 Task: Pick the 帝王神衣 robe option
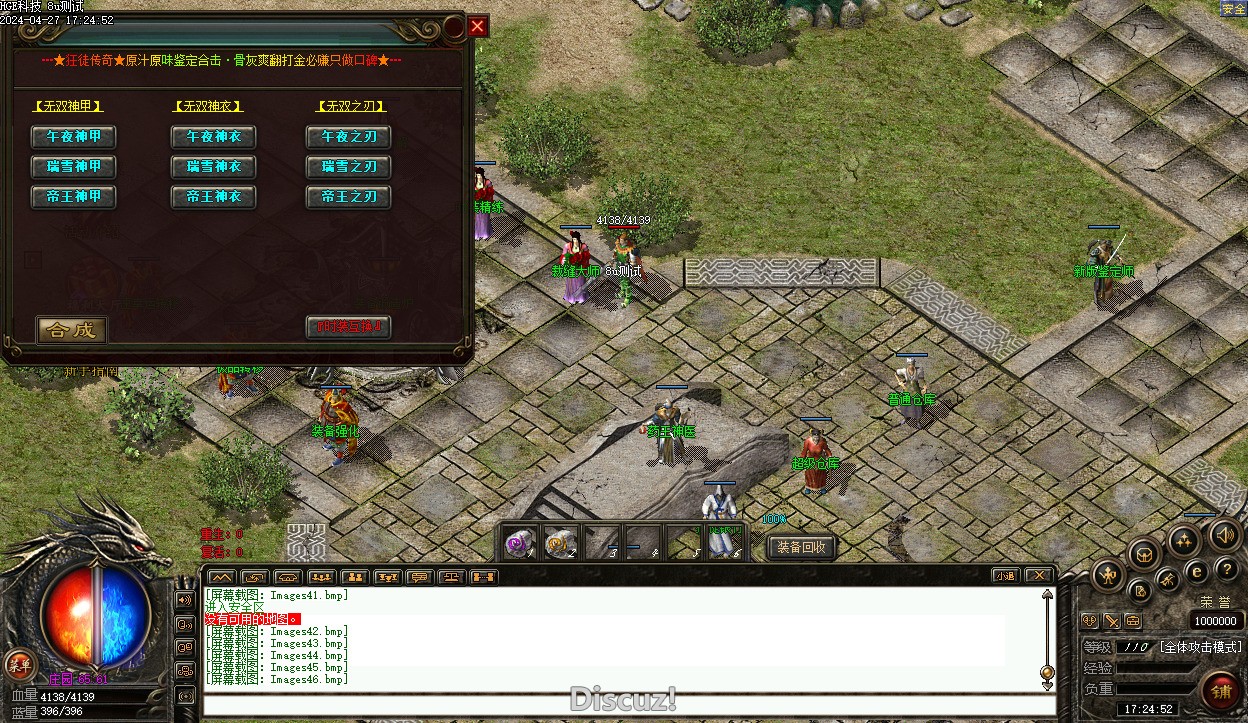[x=213, y=197]
